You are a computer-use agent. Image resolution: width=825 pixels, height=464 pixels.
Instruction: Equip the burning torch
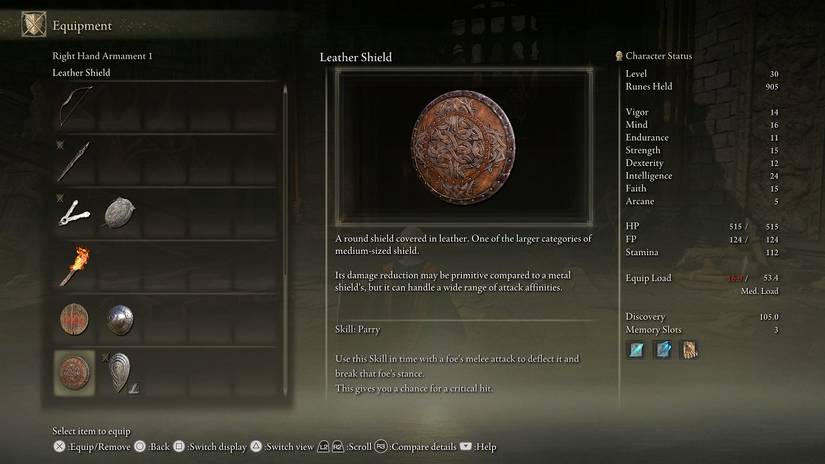pos(75,265)
